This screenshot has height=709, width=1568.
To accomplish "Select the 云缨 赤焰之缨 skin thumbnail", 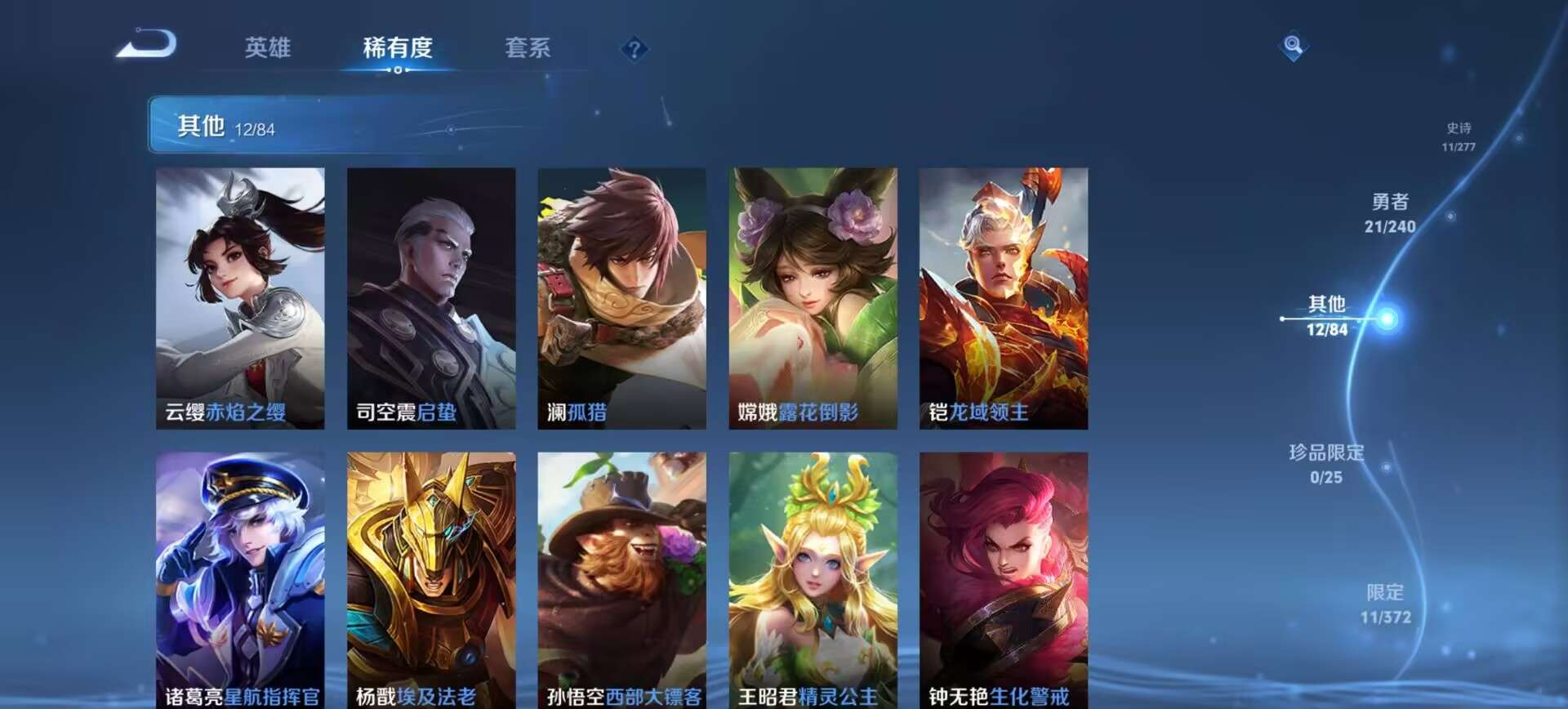I will (x=238, y=294).
